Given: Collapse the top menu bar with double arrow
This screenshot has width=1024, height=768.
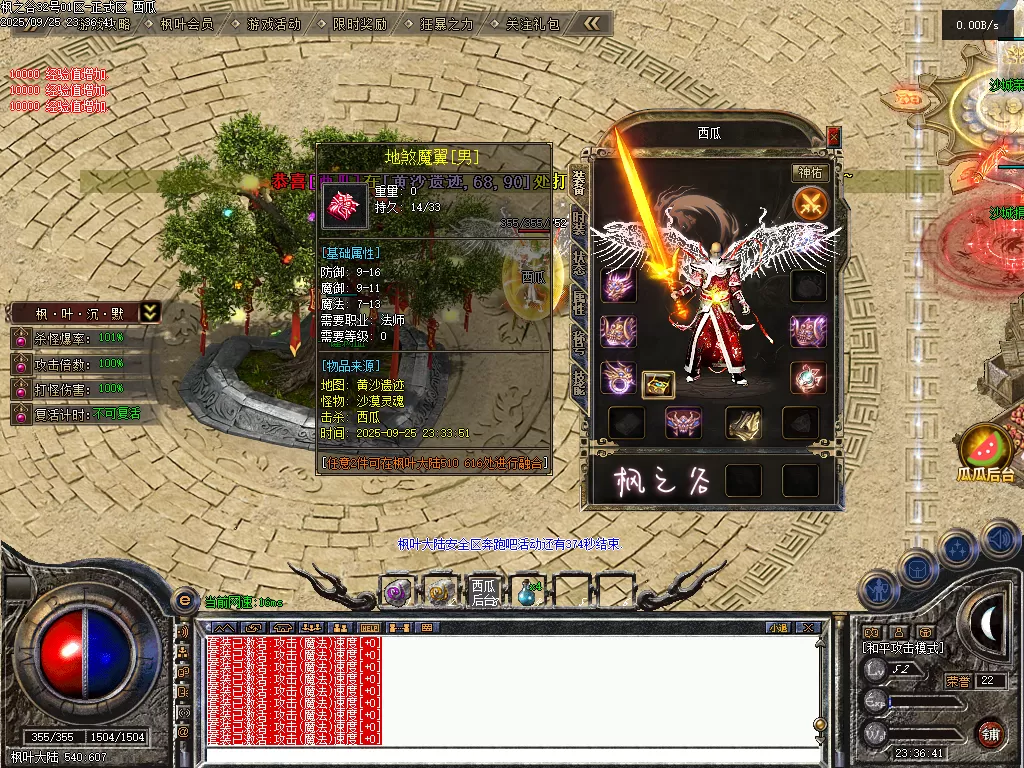Looking at the screenshot, I should point(593,22).
